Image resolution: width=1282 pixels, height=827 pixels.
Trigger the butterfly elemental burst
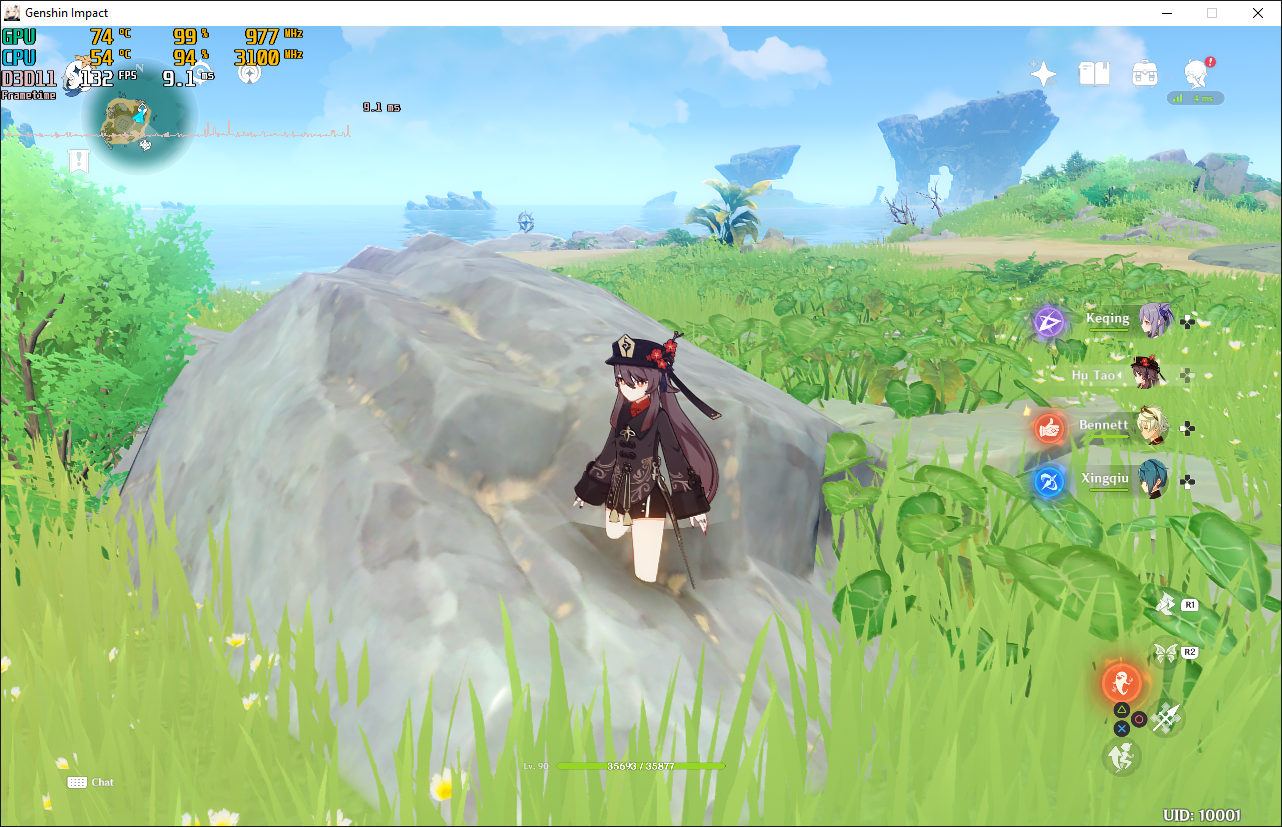click(1165, 651)
